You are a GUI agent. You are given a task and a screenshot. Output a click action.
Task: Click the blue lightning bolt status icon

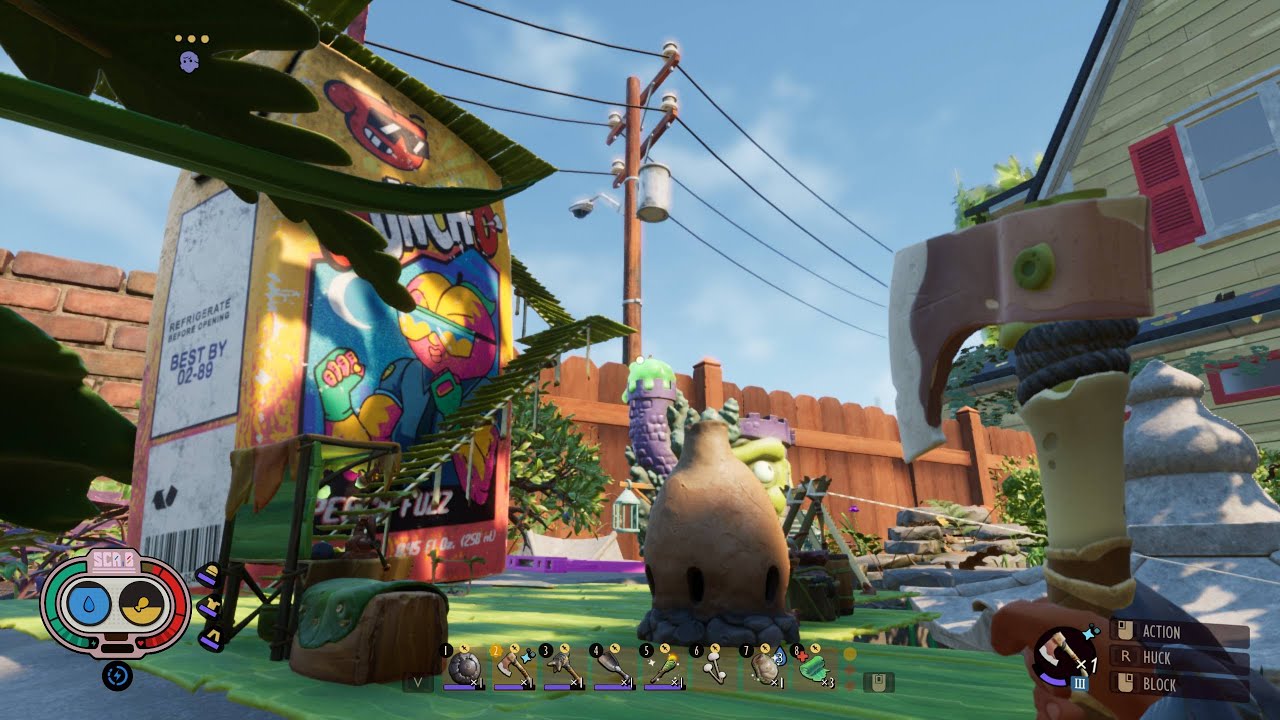(x=117, y=676)
